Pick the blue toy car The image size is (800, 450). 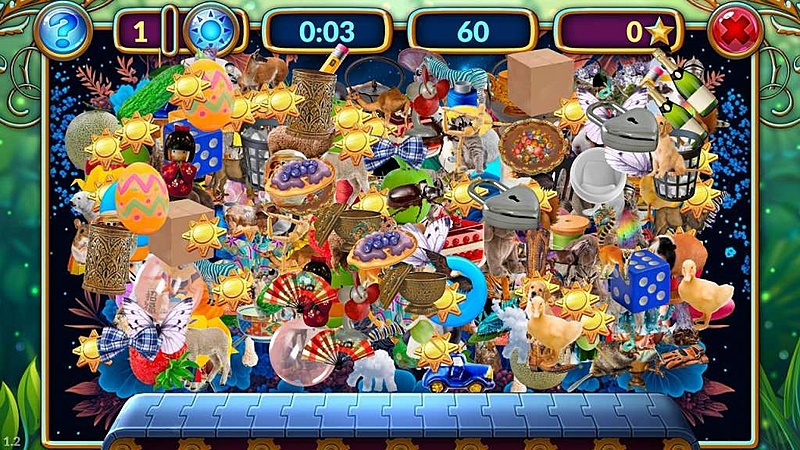pyautogui.click(x=456, y=375)
